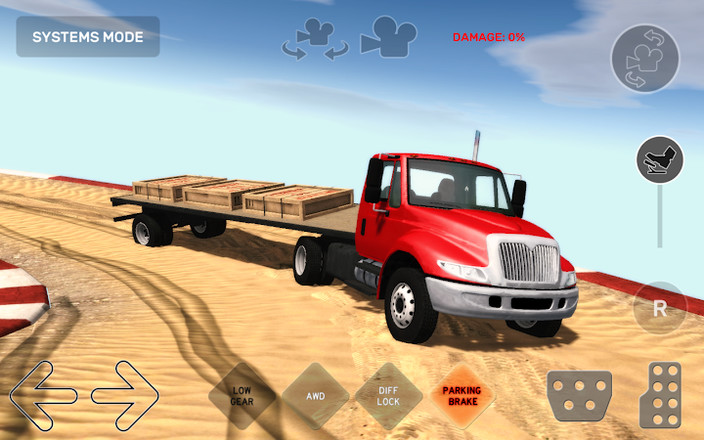Hit the brake pedal

(x=579, y=395)
